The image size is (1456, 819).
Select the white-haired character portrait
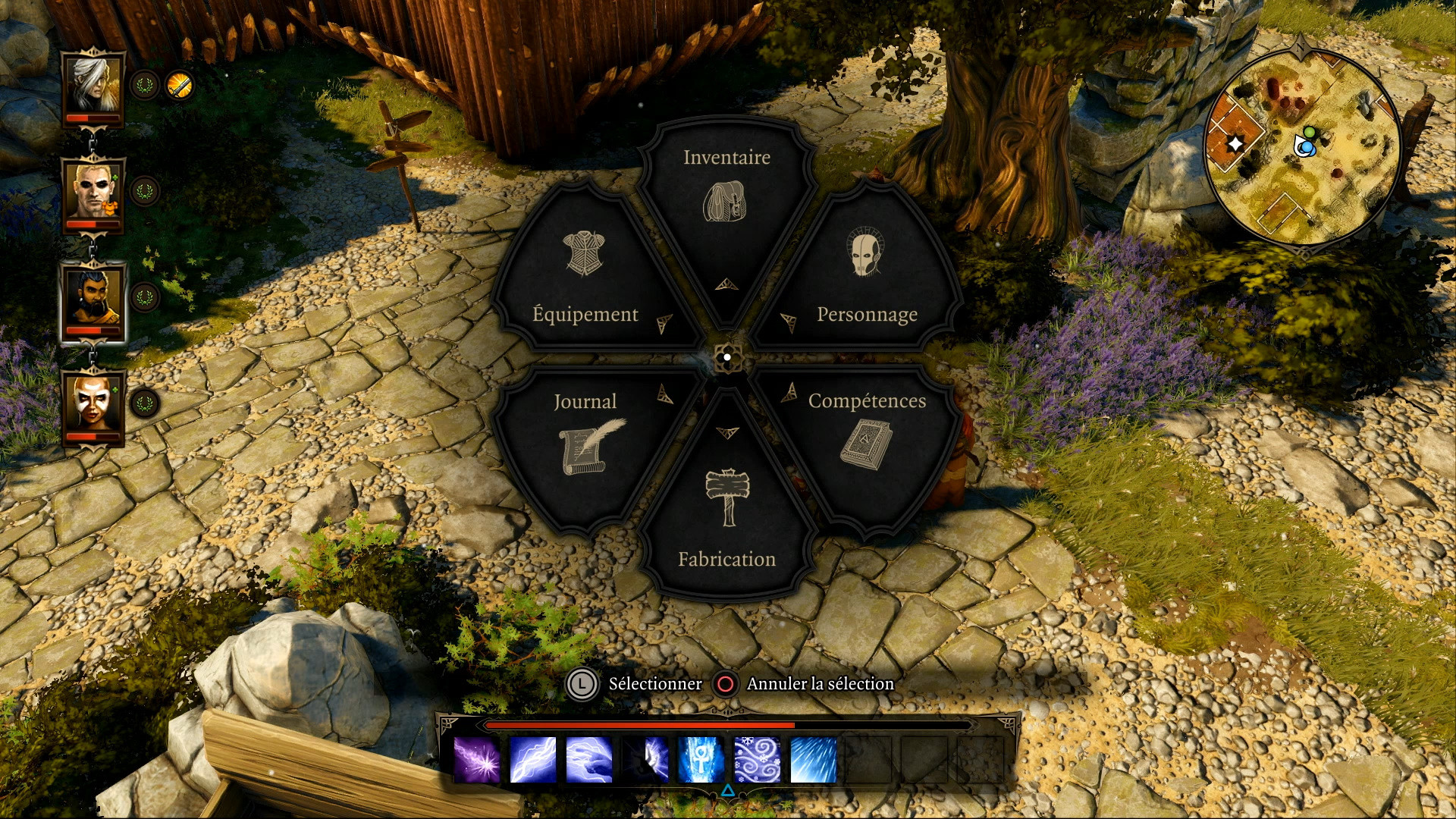click(93, 86)
